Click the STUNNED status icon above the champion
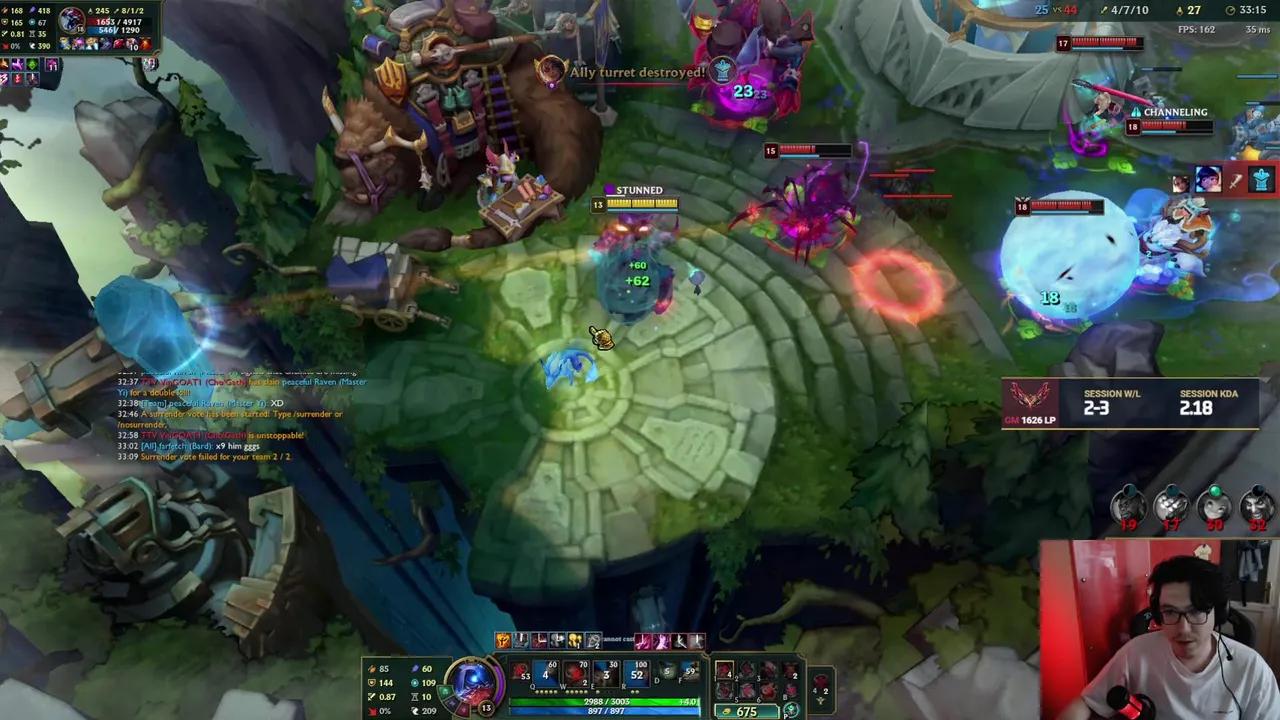 (x=610, y=189)
